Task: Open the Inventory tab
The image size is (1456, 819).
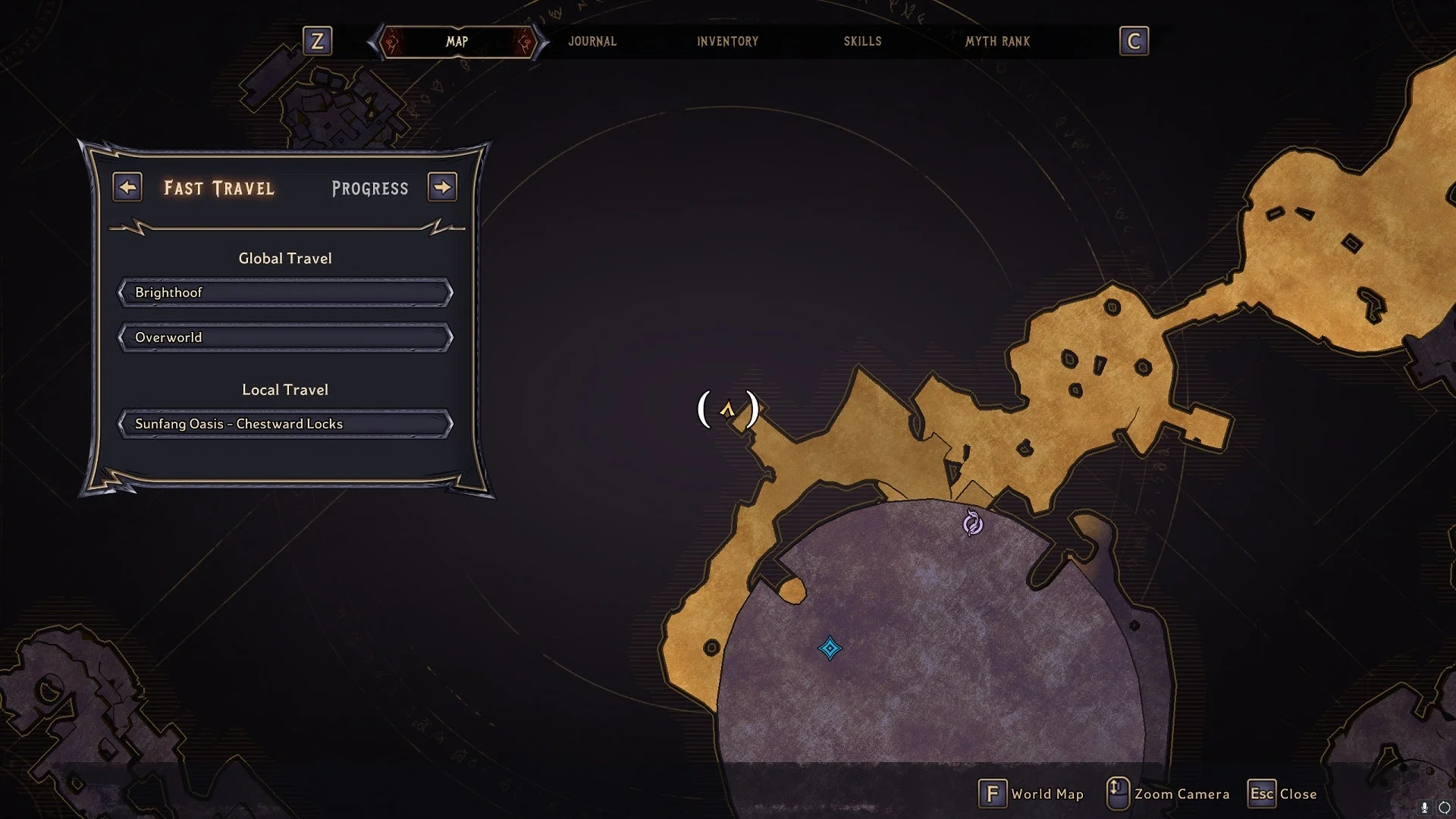Action: (x=727, y=42)
